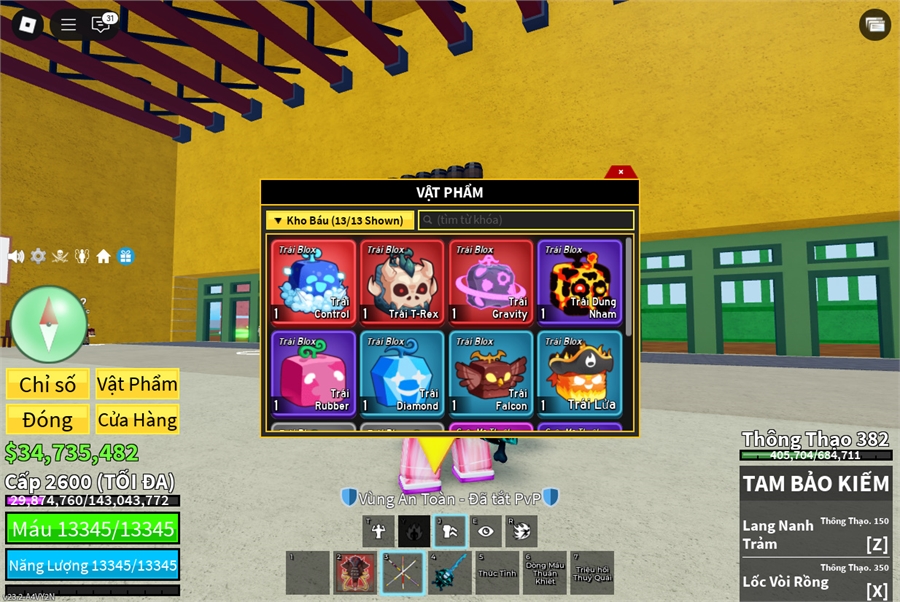Pick the Trái Falcon fruit
This screenshot has width=900, height=602.
point(490,373)
